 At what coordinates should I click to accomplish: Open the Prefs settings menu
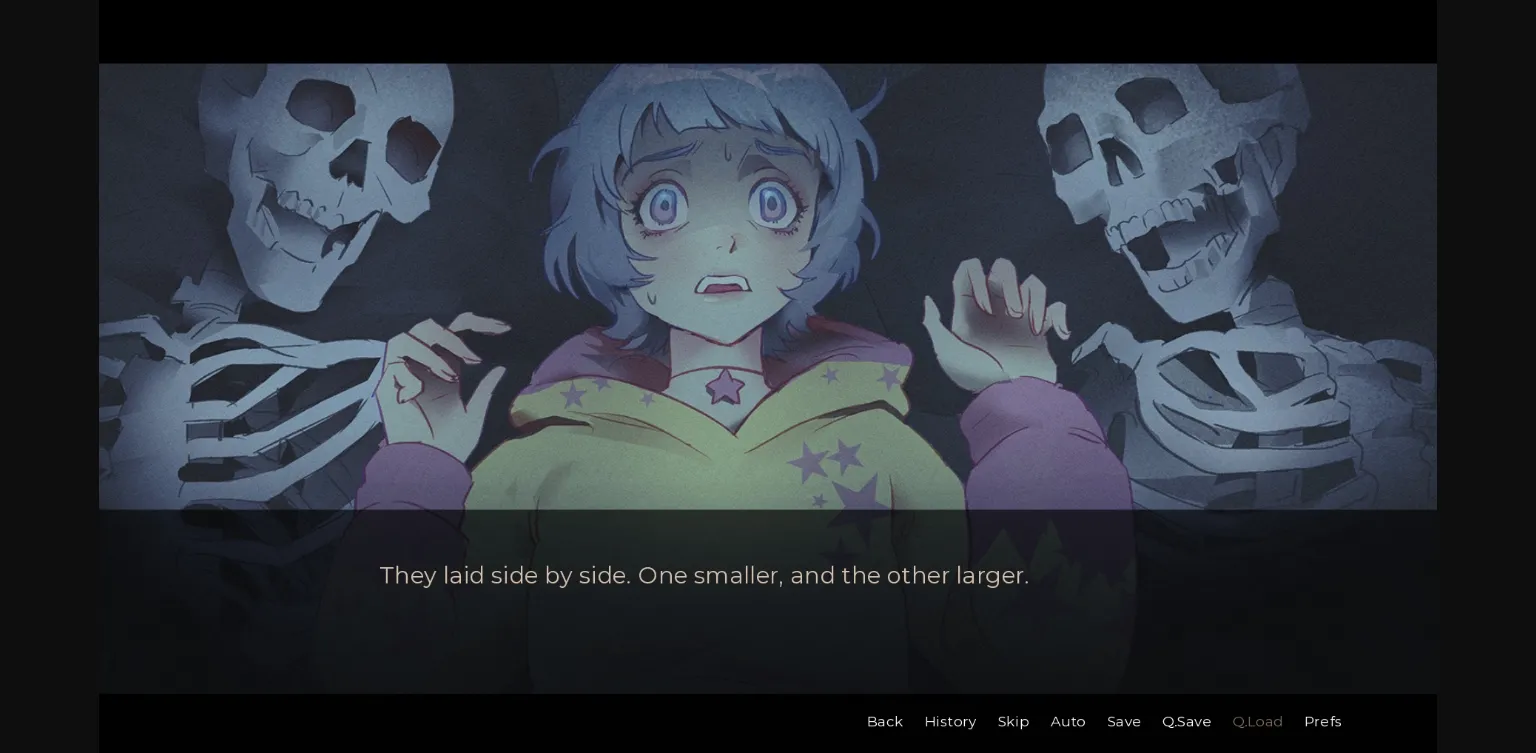click(1322, 721)
